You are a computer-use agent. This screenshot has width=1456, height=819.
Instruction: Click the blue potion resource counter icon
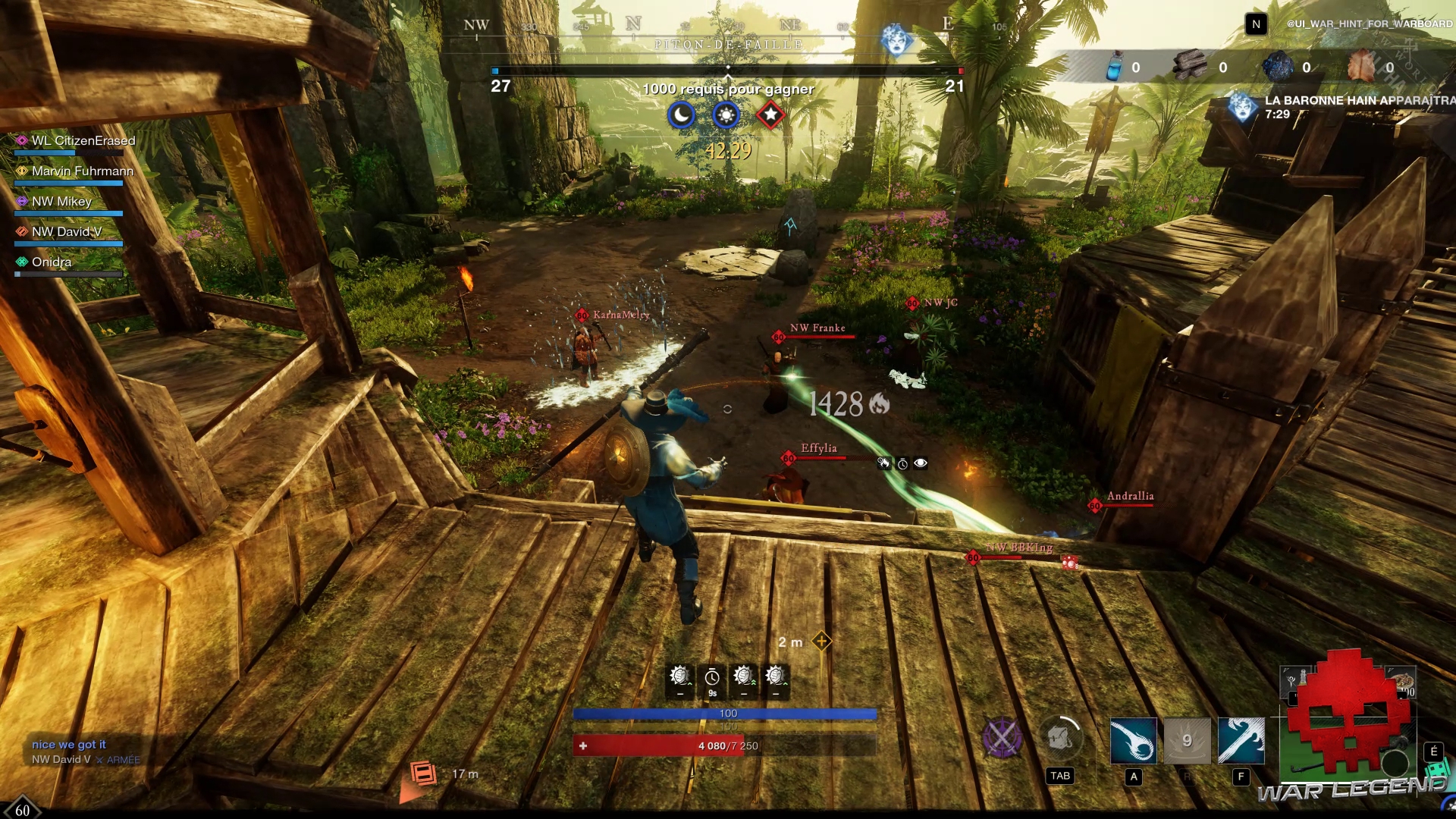(x=1114, y=67)
